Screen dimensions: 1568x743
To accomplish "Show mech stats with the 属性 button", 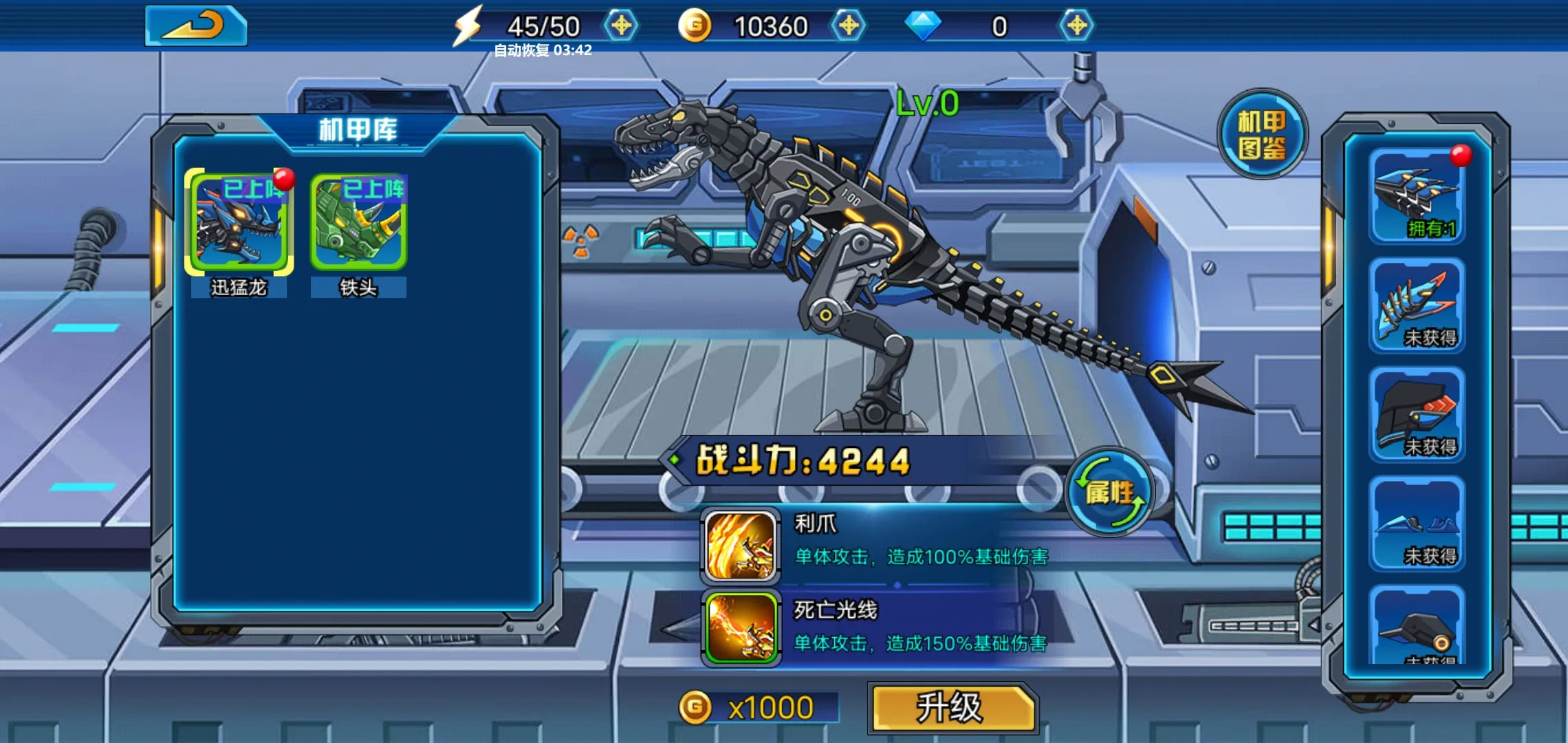I will click(1109, 492).
